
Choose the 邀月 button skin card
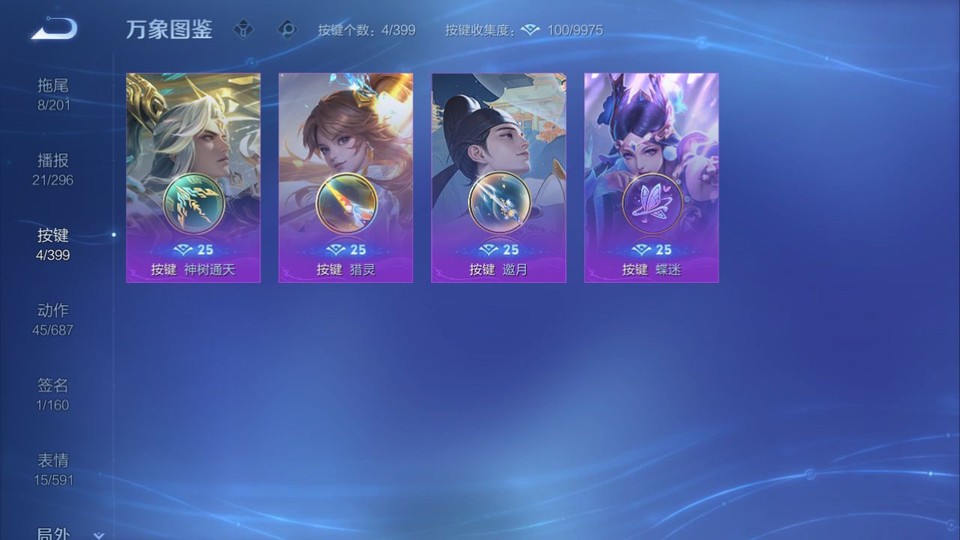tap(498, 177)
